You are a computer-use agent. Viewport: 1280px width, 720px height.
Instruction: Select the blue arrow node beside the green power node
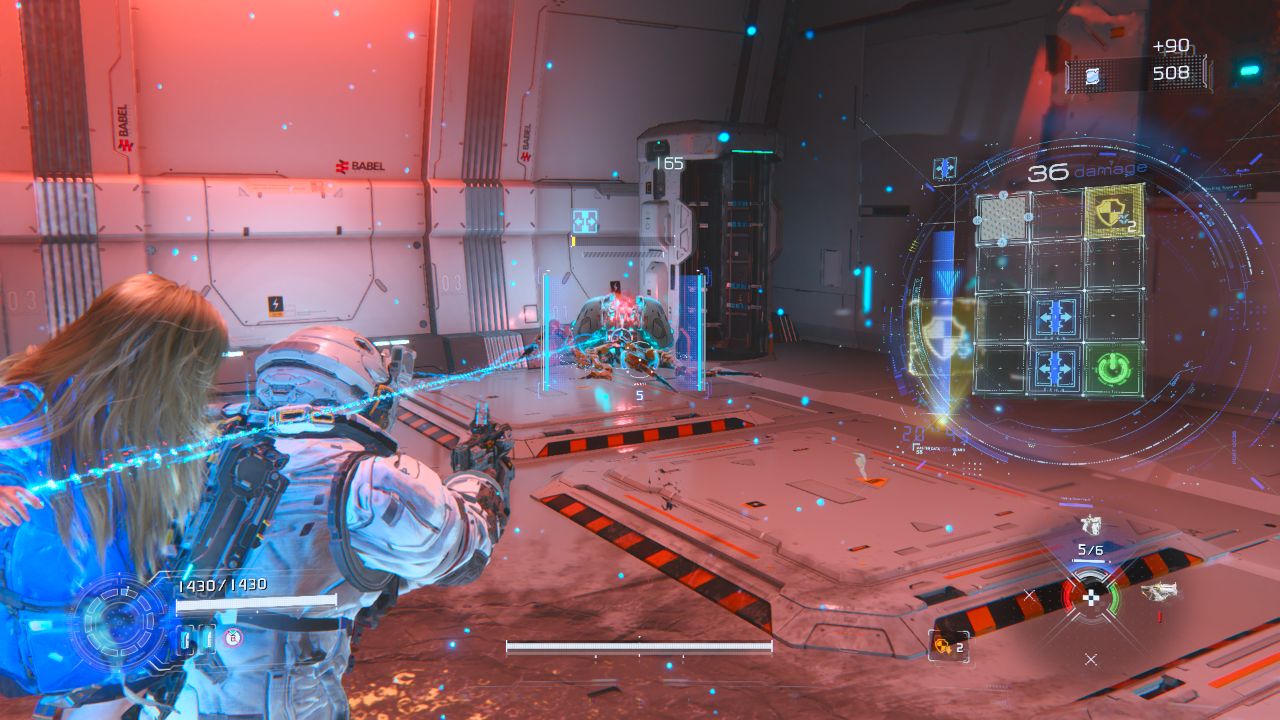point(1056,368)
